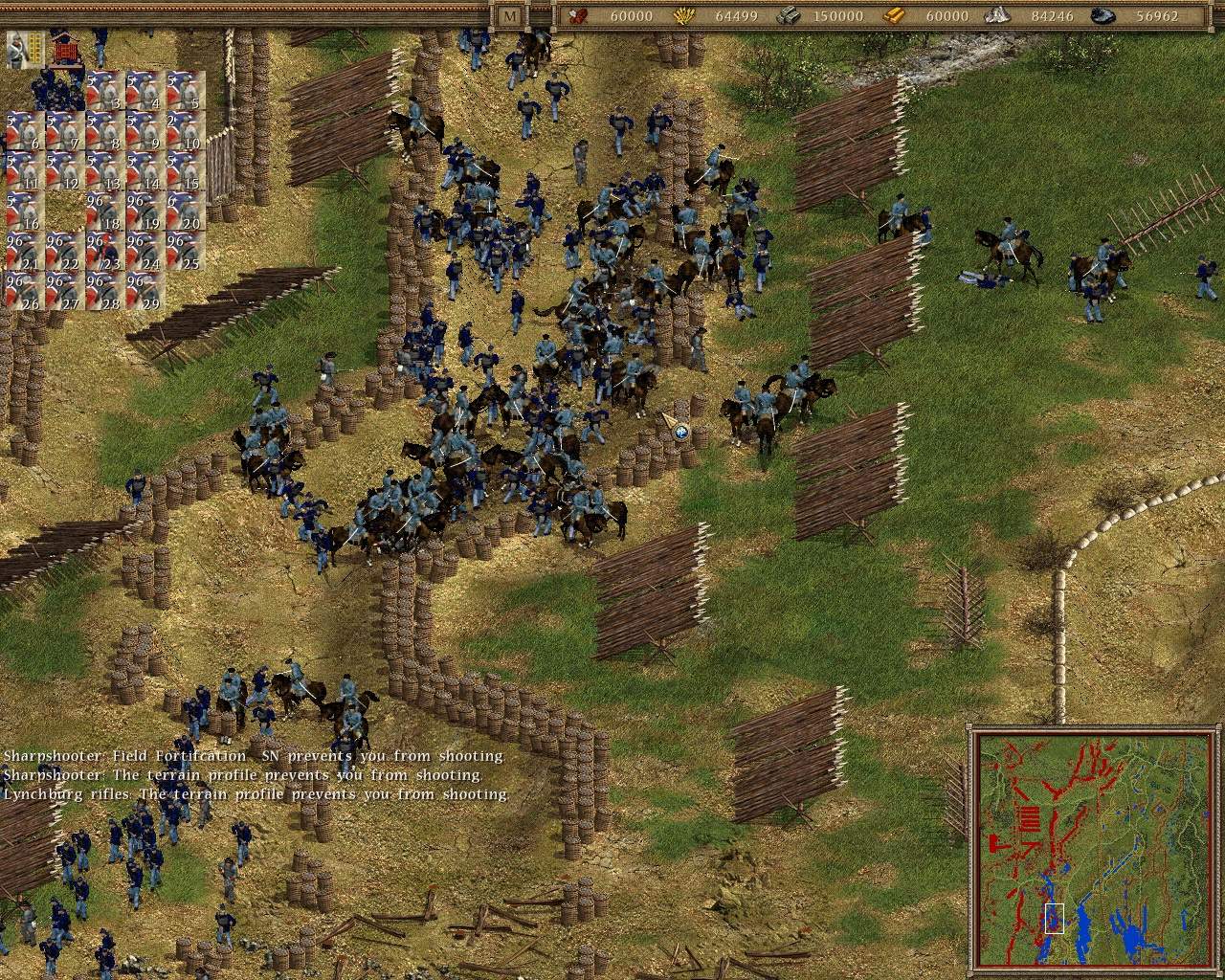Click the Sharpshooter fortification warning message
1225x980 pixels.
click(x=254, y=755)
